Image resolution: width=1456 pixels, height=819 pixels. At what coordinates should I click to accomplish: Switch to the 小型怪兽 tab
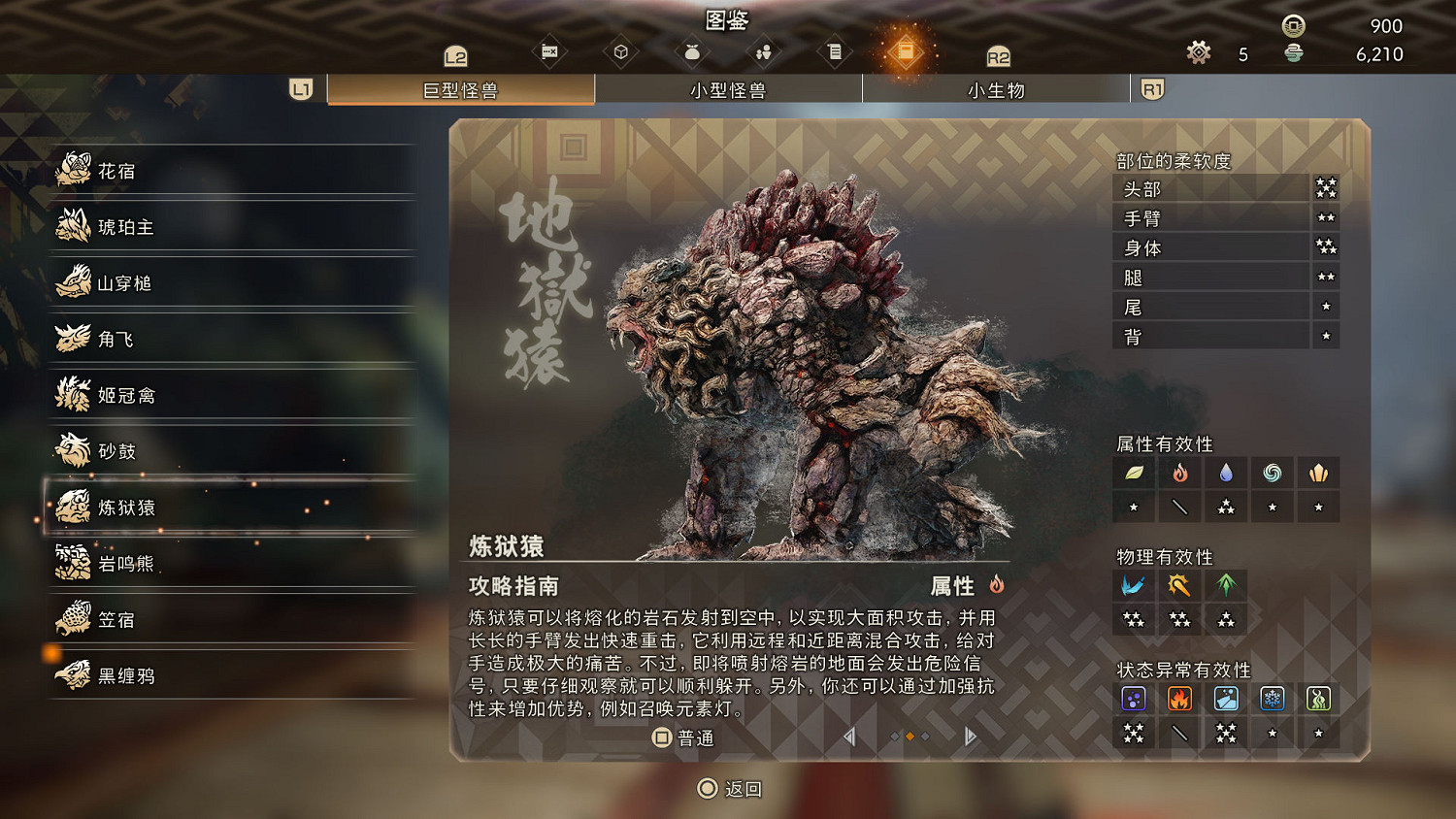point(728,89)
